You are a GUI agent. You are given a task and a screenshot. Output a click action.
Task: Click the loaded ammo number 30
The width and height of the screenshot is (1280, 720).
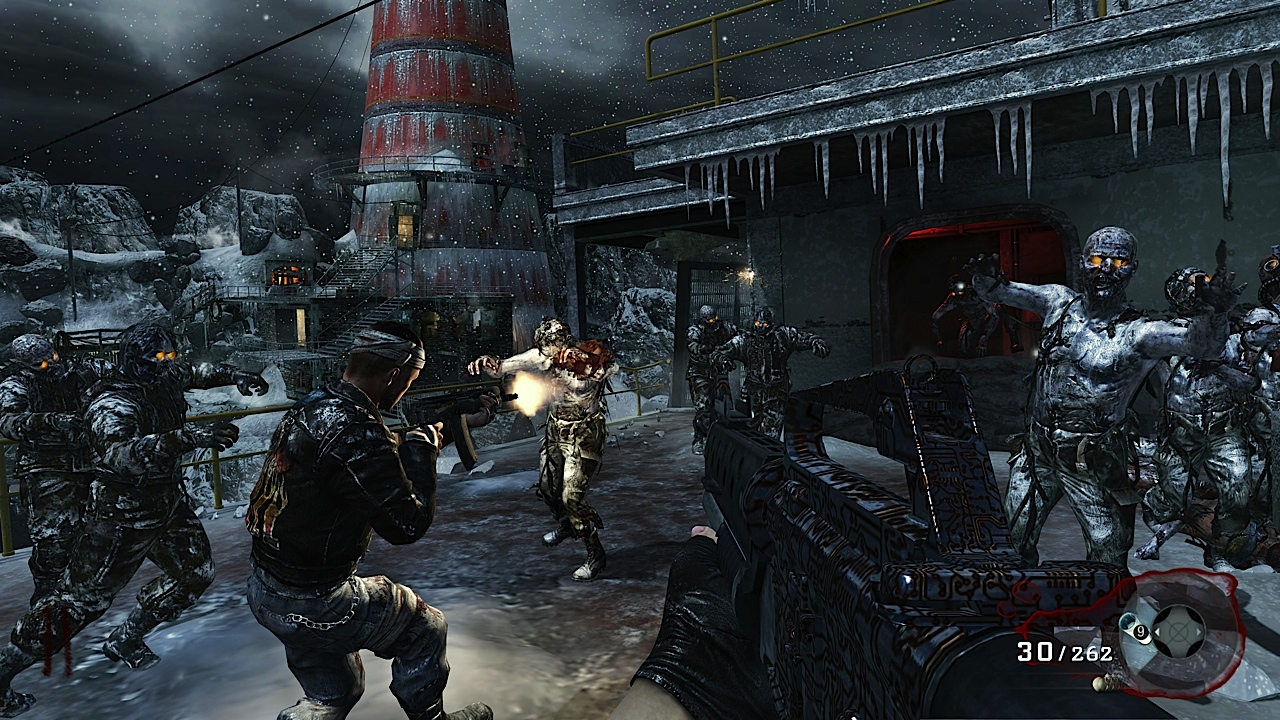1034,651
